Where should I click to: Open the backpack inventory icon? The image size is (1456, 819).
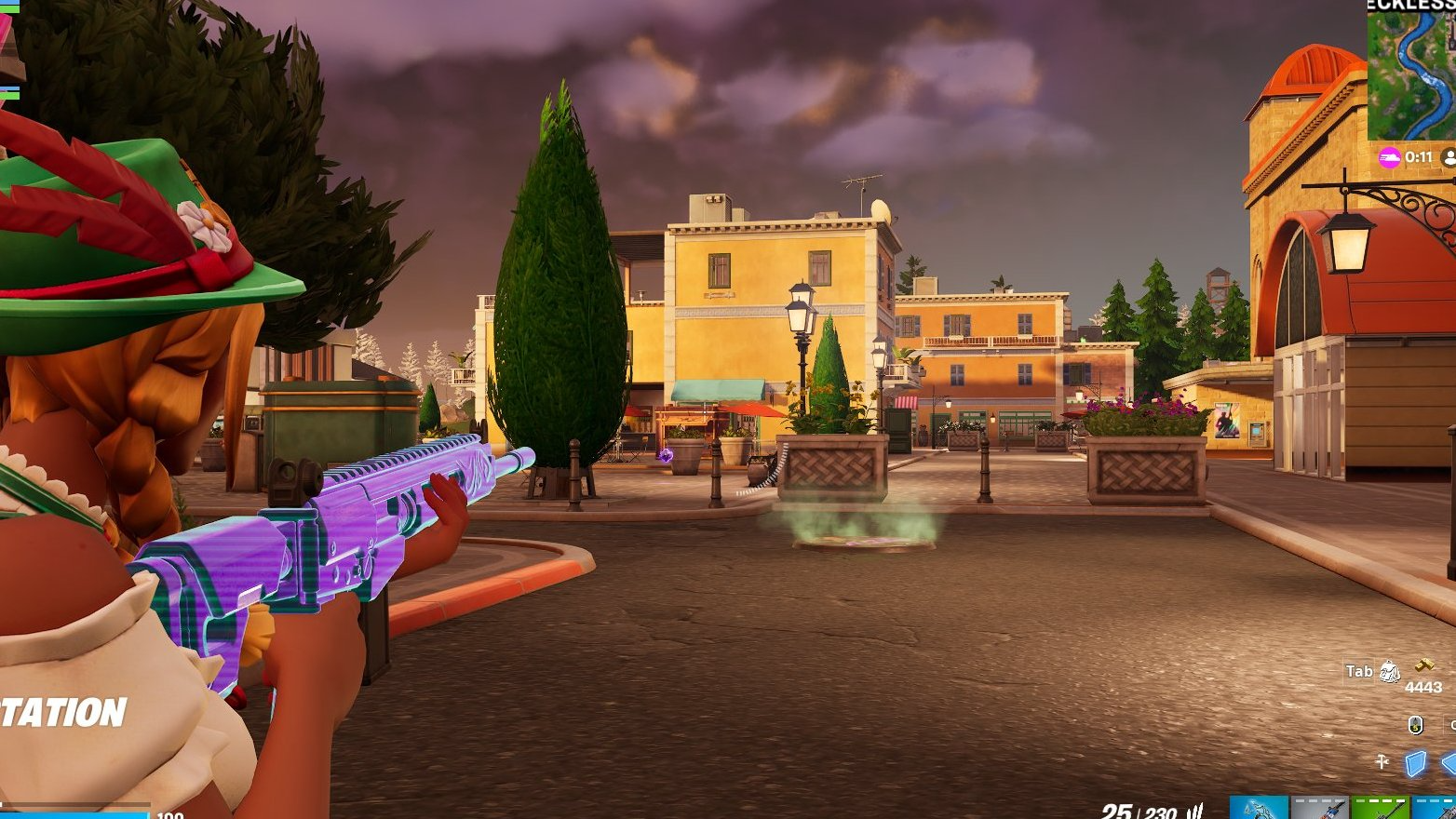click(1389, 671)
